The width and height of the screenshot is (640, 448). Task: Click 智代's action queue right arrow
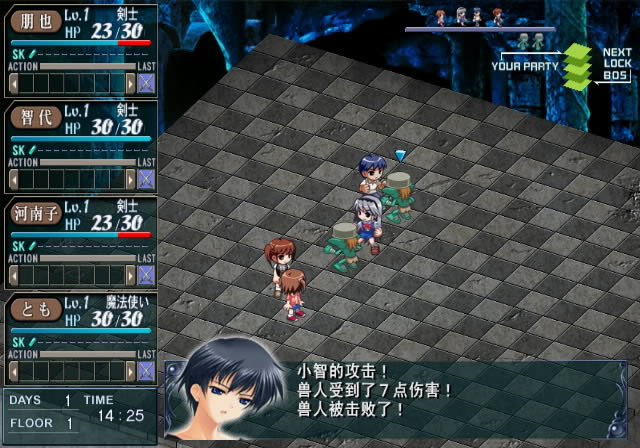(129, 179)
